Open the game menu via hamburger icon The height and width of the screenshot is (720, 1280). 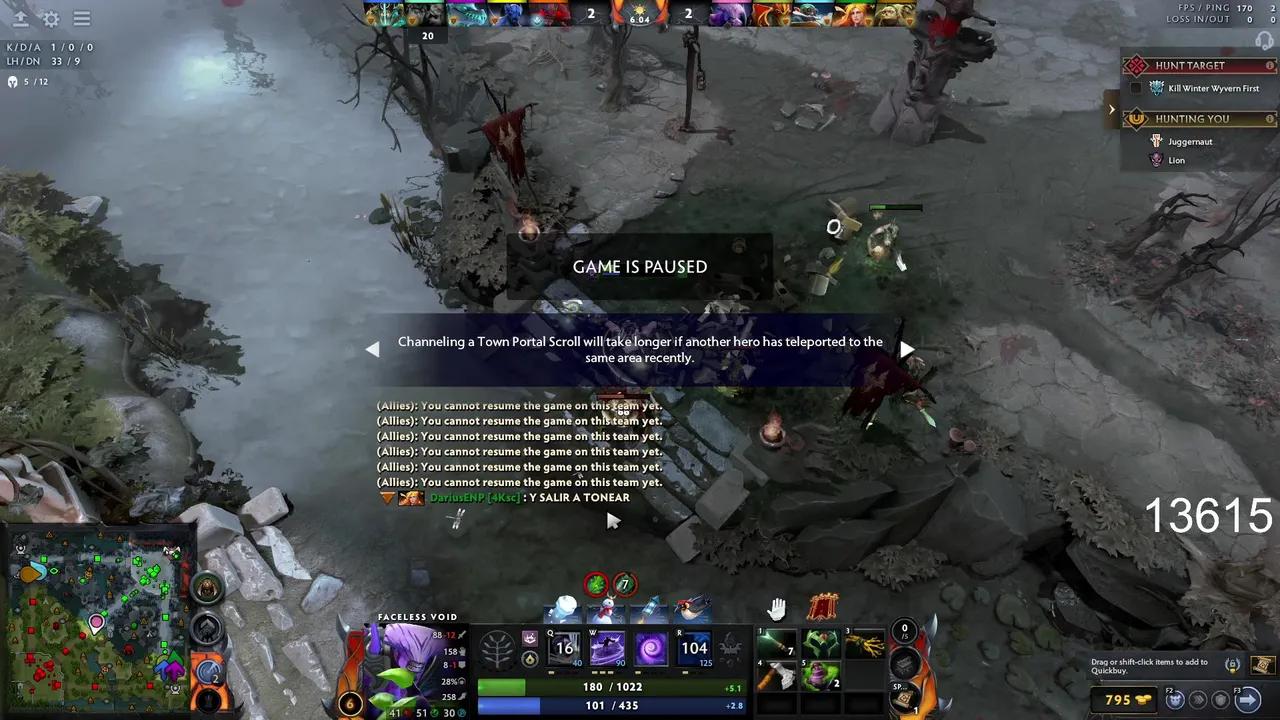[82, 19]
